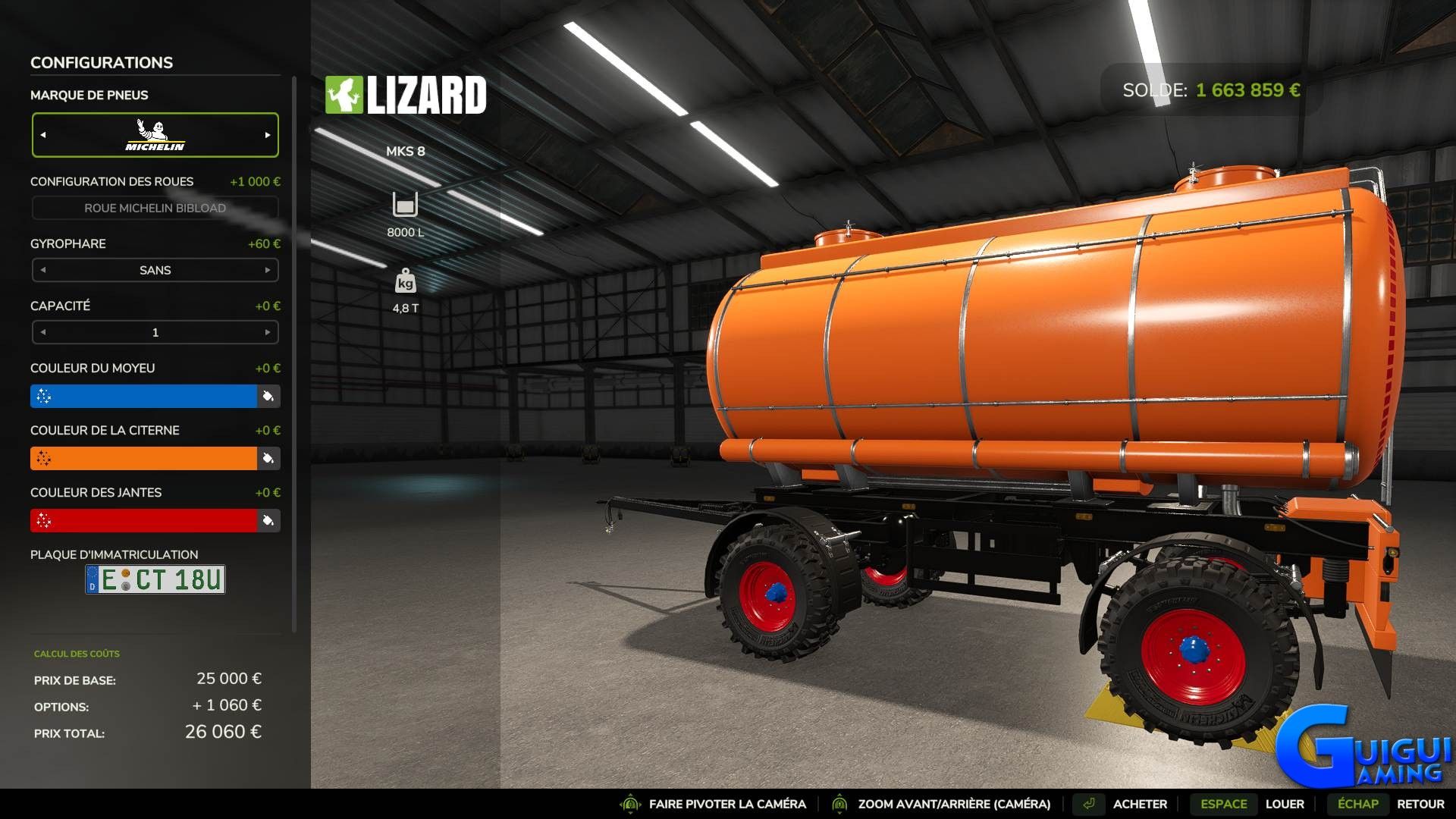Select next tire brand after Michelin
Screen dimensions: 1456x819
pyautogui.click(x=268, y=135)
